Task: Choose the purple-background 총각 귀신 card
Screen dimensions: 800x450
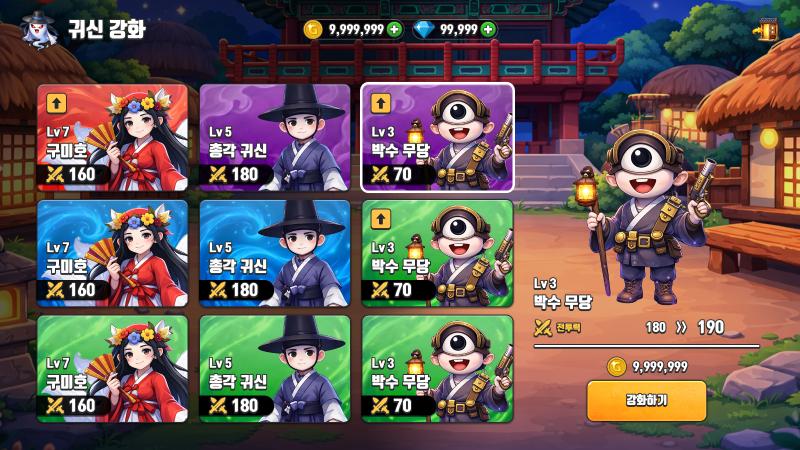Action: click(275, 138)
